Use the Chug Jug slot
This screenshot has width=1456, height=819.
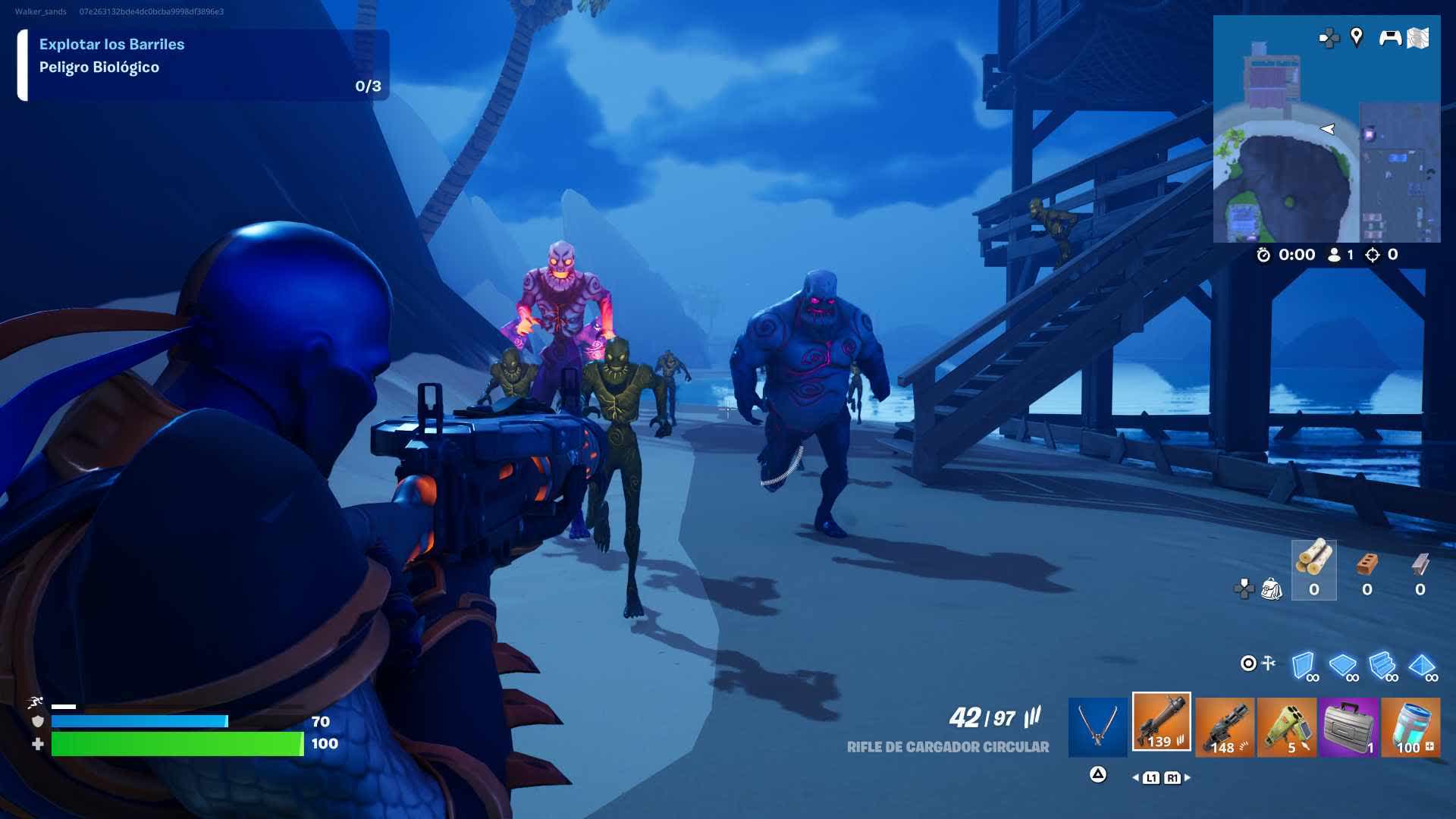tap(1410, 728)
